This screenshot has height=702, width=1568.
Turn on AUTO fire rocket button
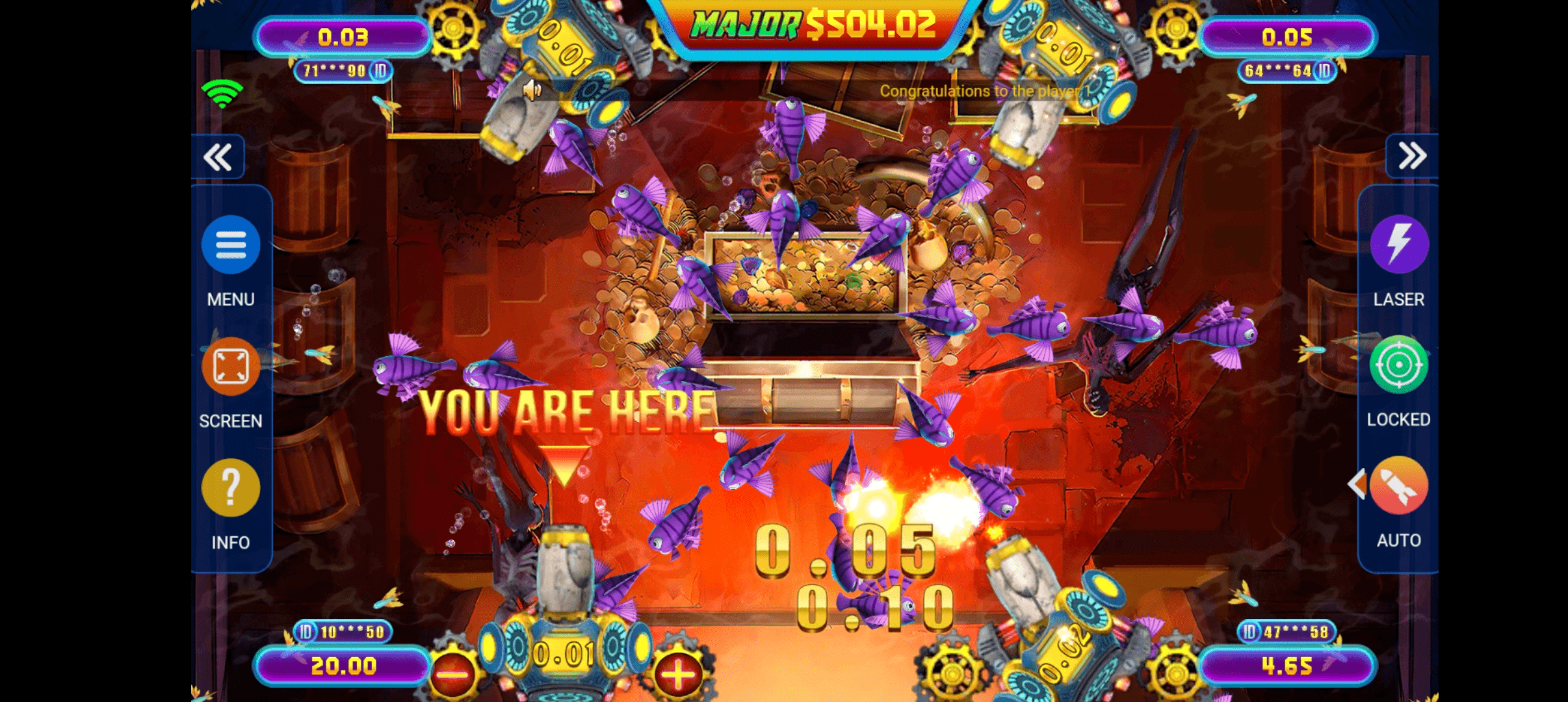[x=1400, y=486]
